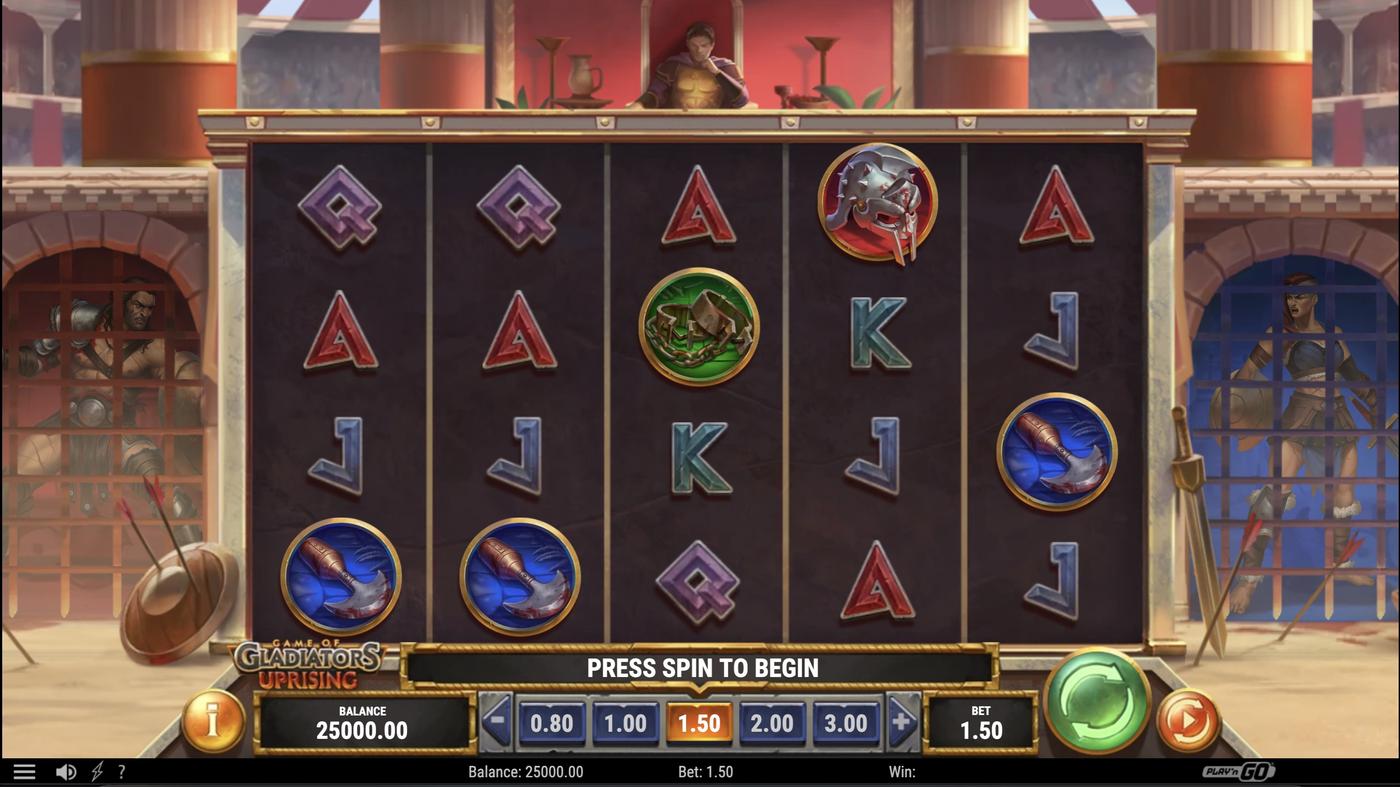Open help using the question mark icon

(x=121, y=770)
